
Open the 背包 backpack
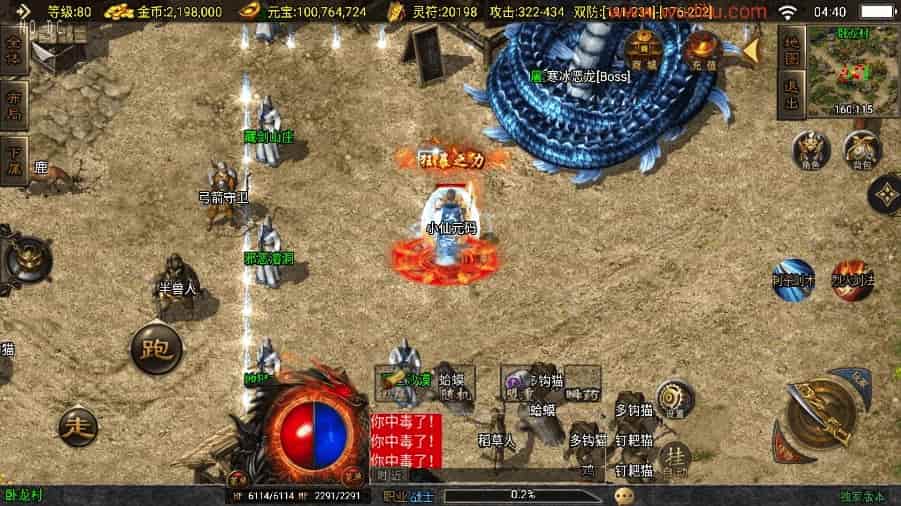[x=861, y=150]
